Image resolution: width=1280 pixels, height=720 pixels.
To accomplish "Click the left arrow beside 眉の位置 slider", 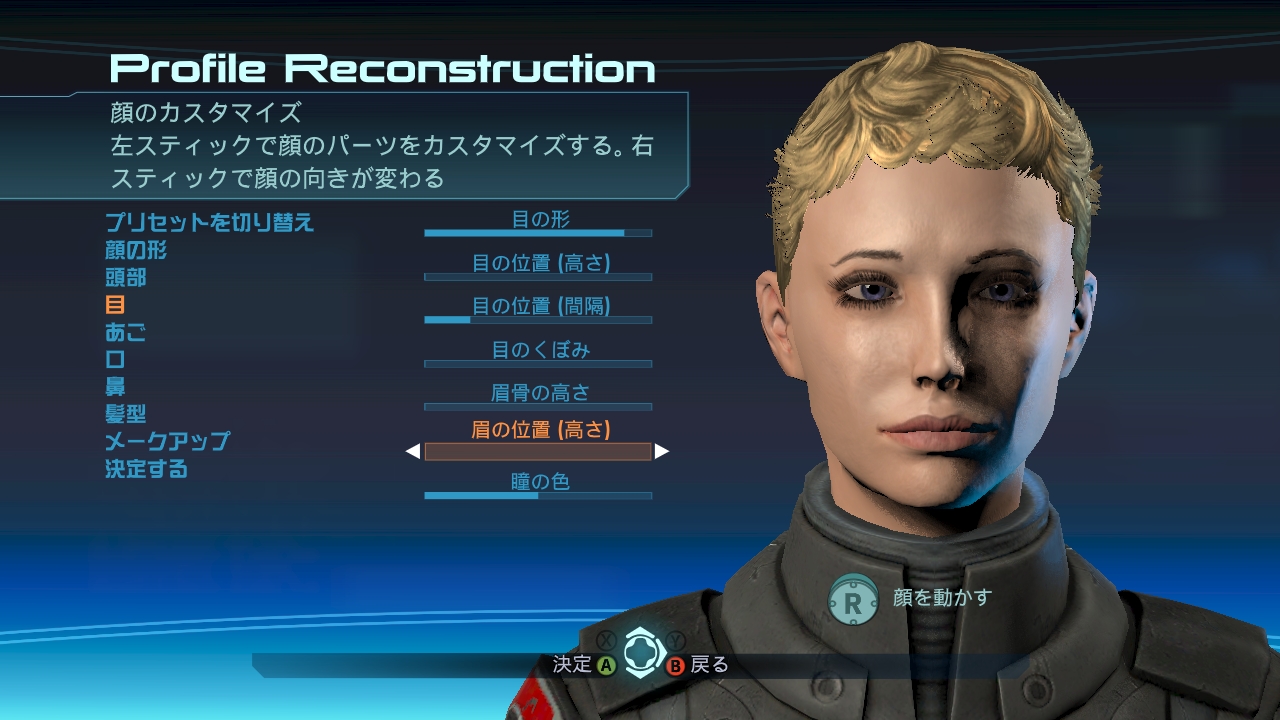I will (x=413, y=452).
